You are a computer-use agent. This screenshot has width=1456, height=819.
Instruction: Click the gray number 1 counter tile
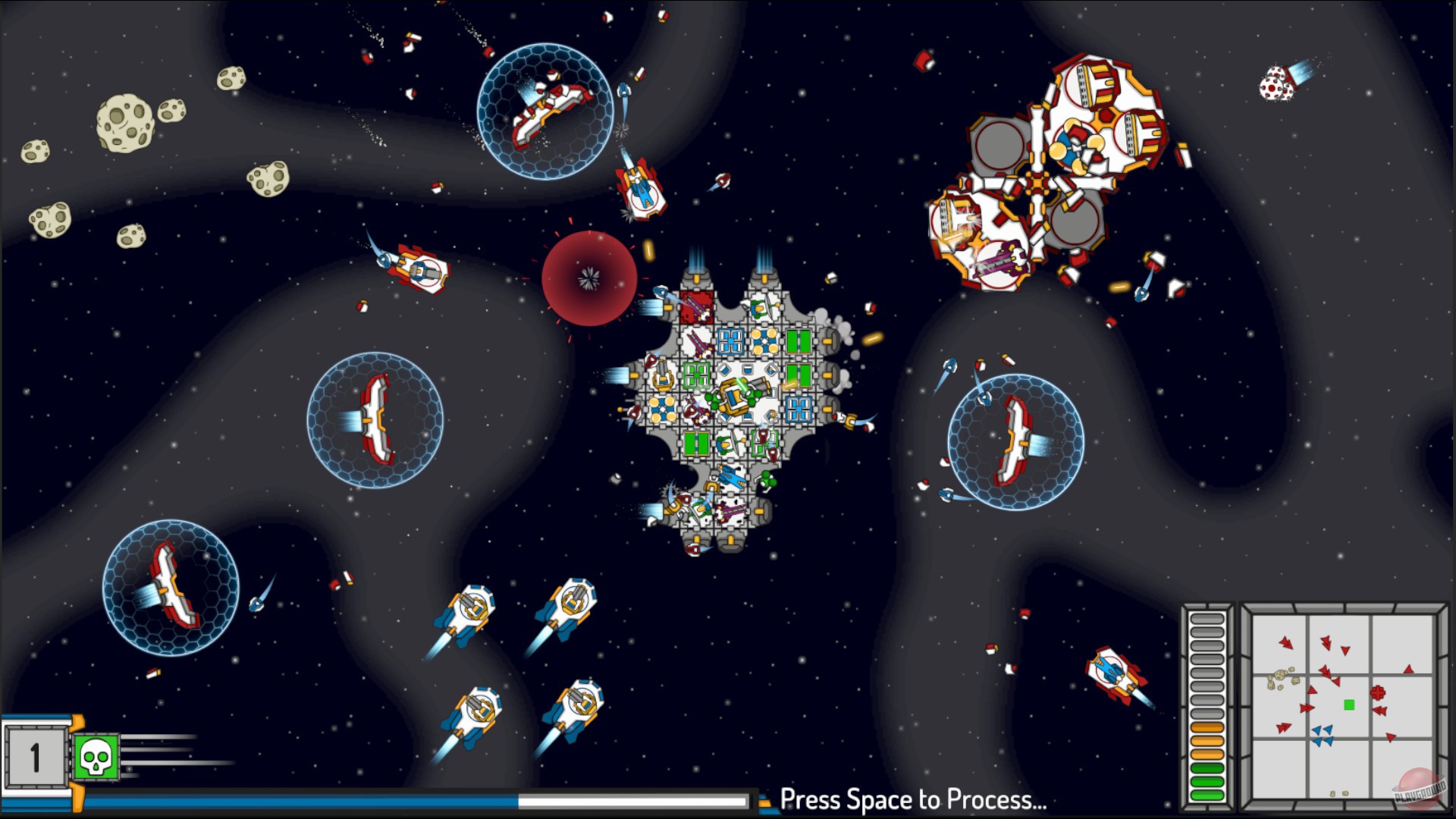click(36, 758)
